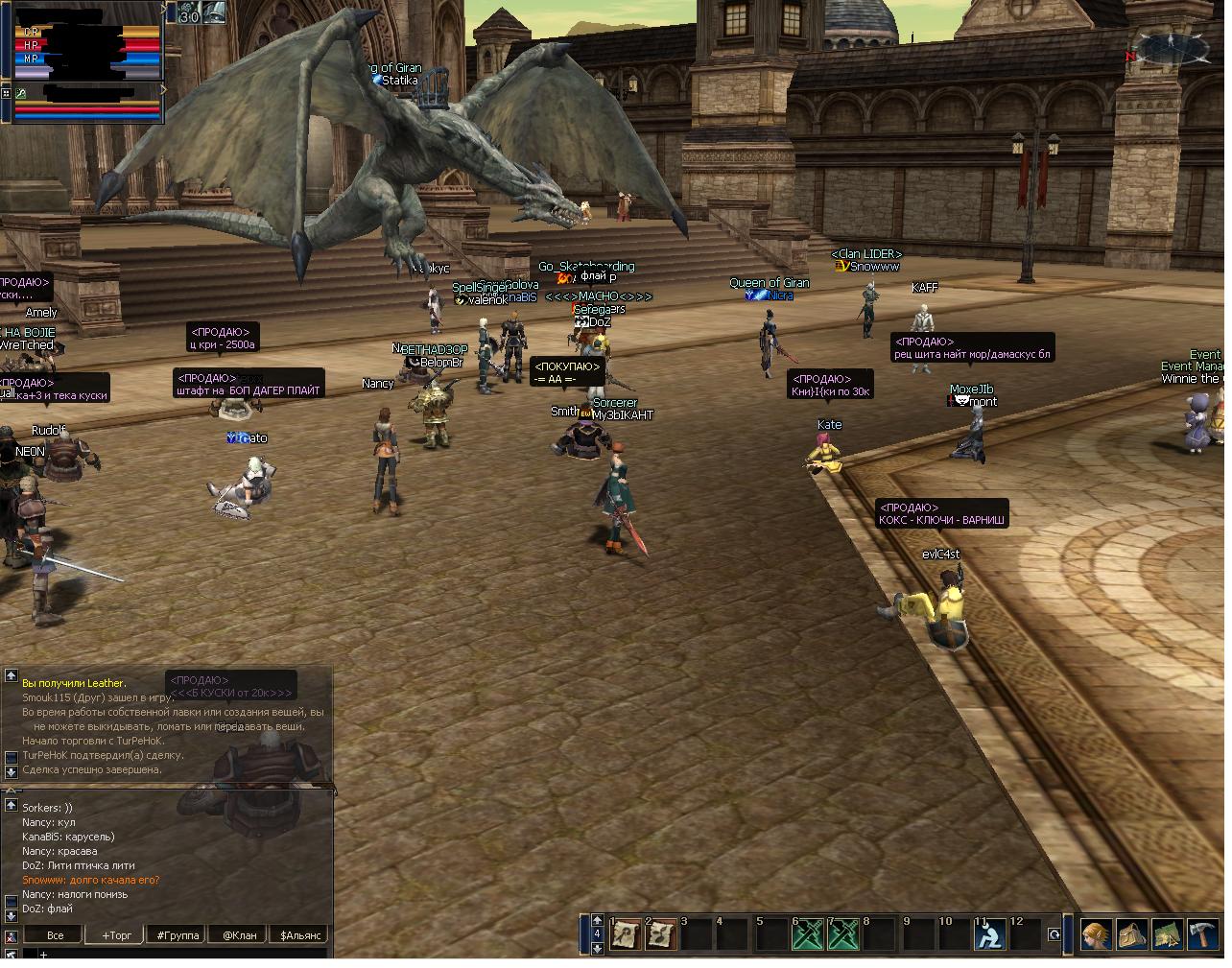This screenshot has width=1232, height=968.
Task: Open the character status via elf portrait icon
Action: click(1096, 934)
